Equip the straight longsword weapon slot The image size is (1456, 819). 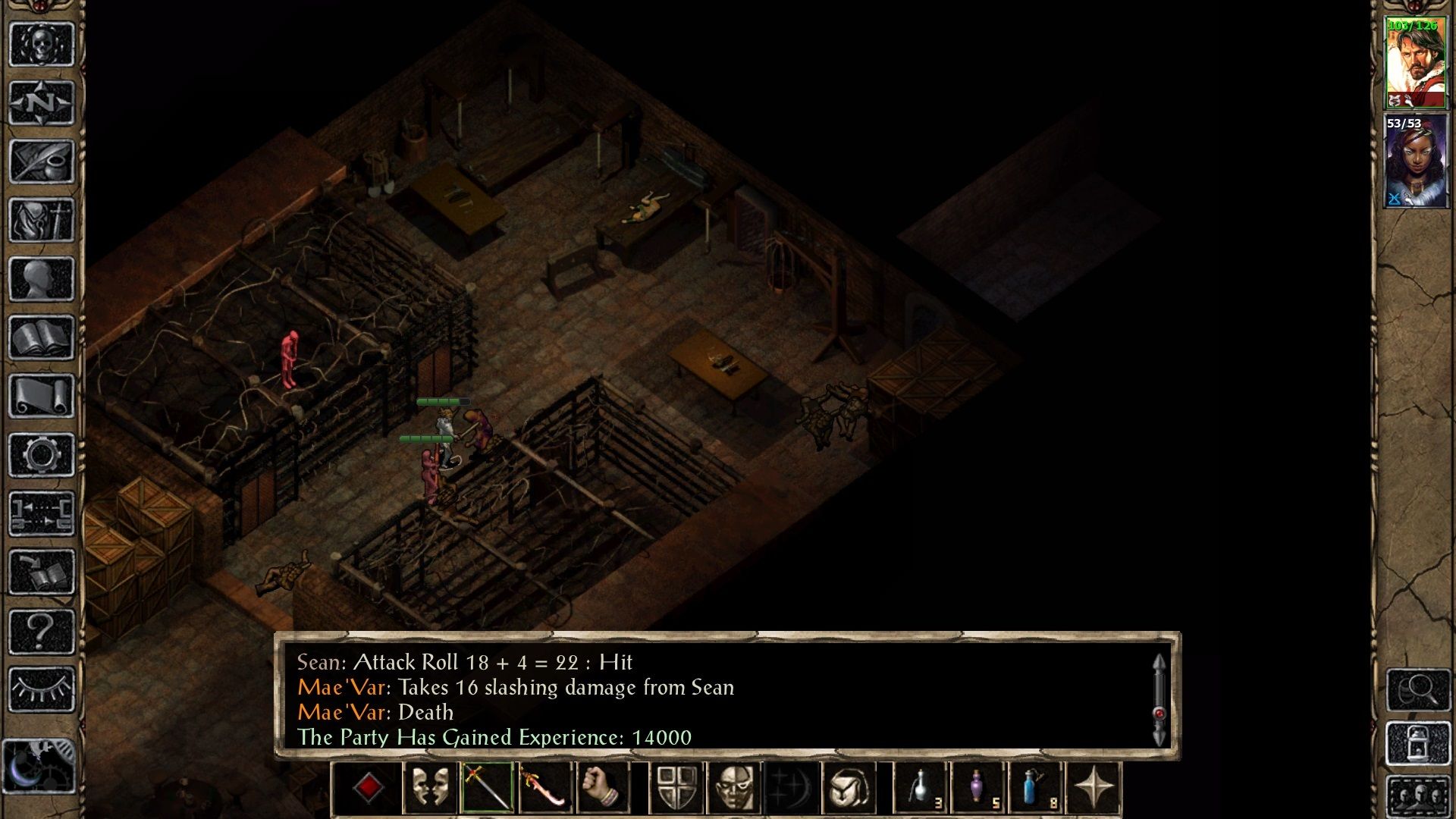tap(488, 788)
